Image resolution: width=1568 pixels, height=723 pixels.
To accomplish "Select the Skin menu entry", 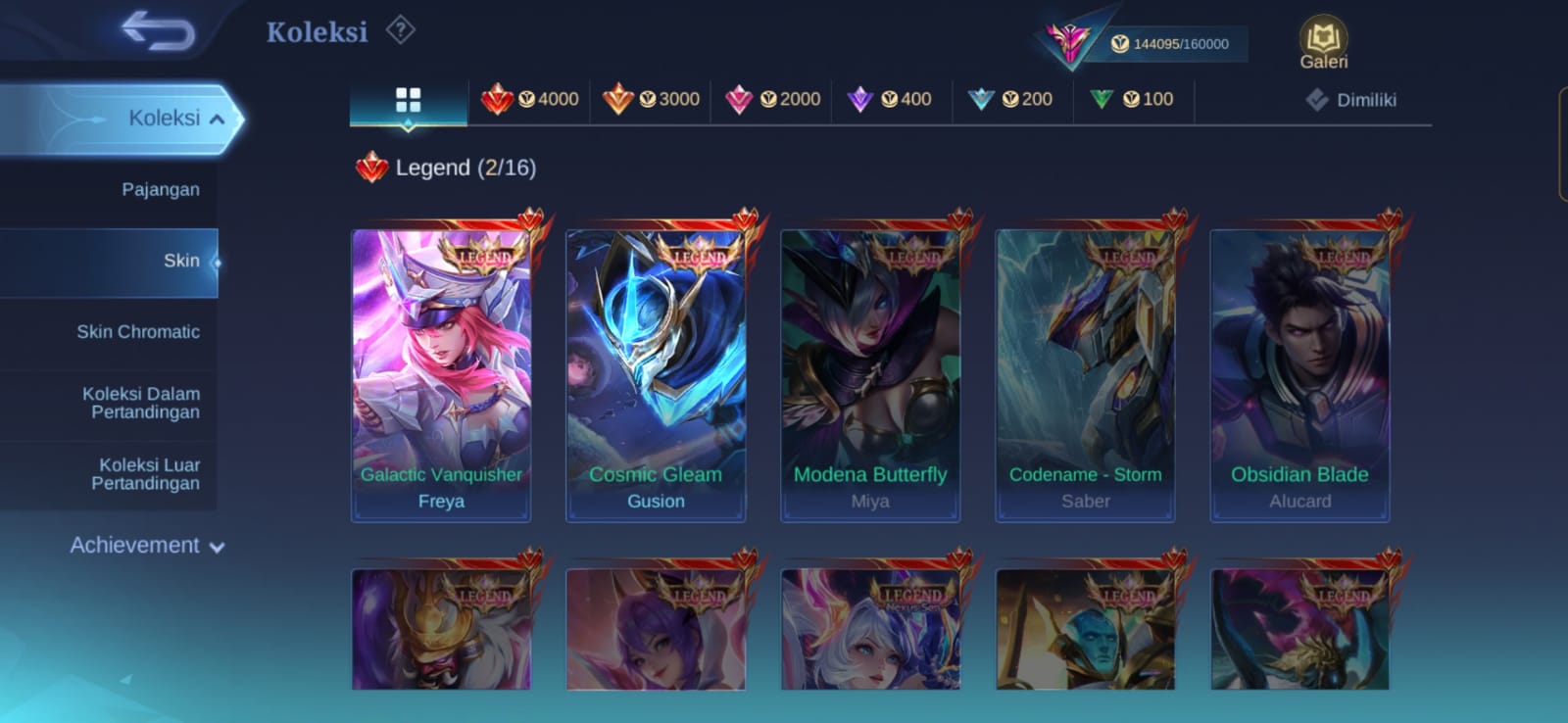I will click(181, 261).
